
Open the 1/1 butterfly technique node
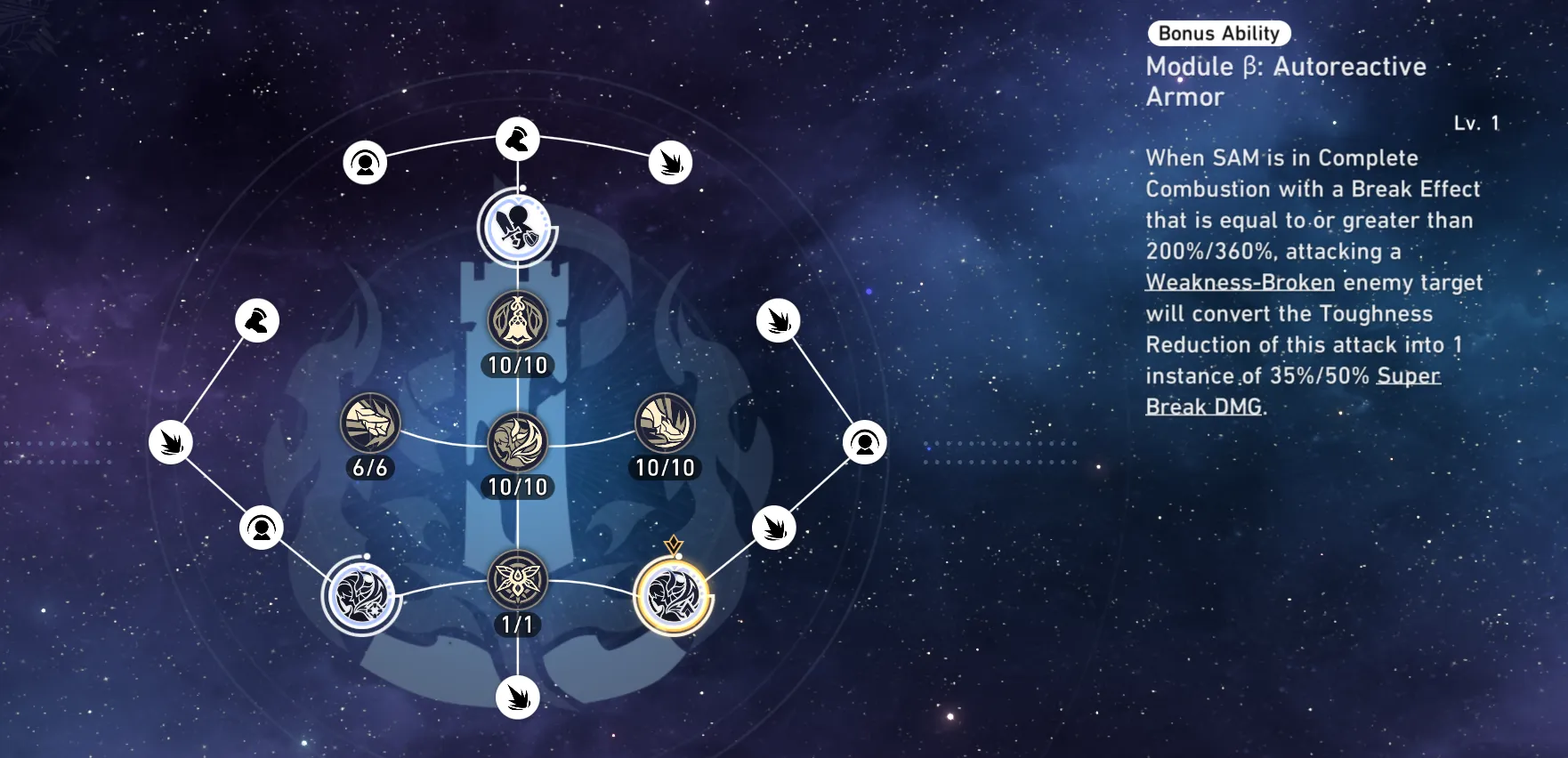(x=517, y=580)
